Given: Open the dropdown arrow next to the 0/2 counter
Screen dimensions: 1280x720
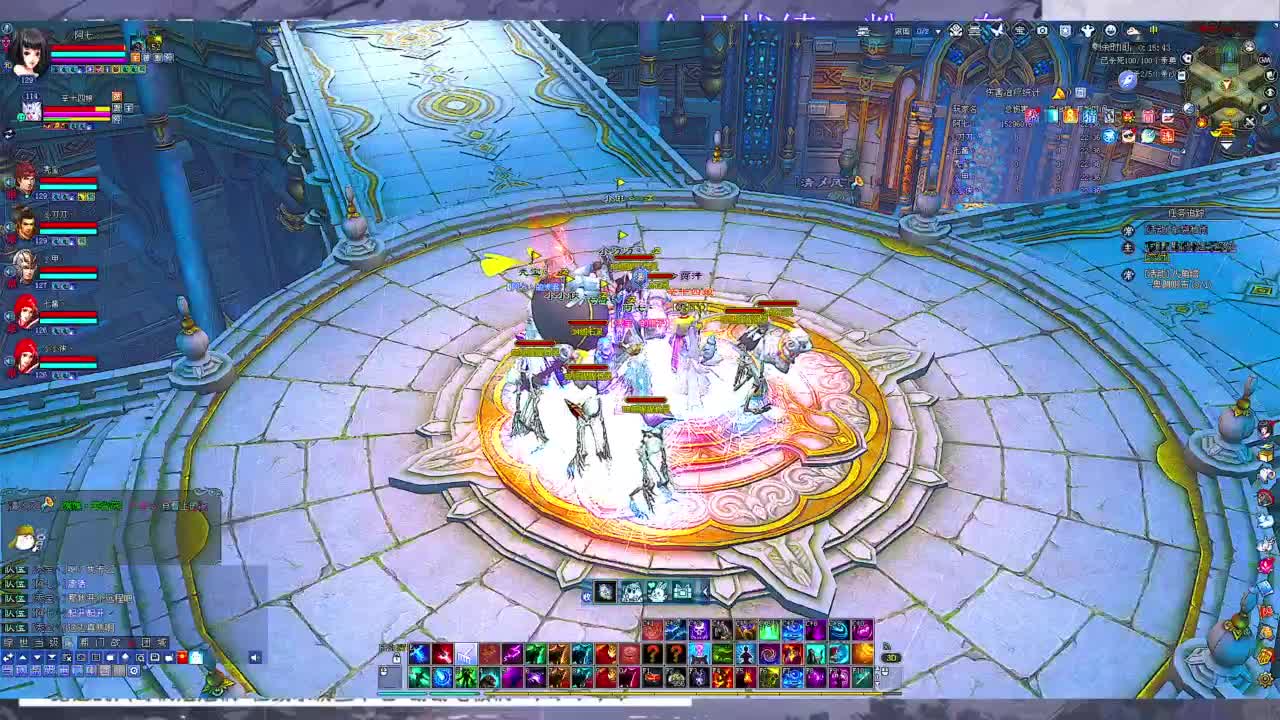Looking at the screenshot, I should click(938, 32).
